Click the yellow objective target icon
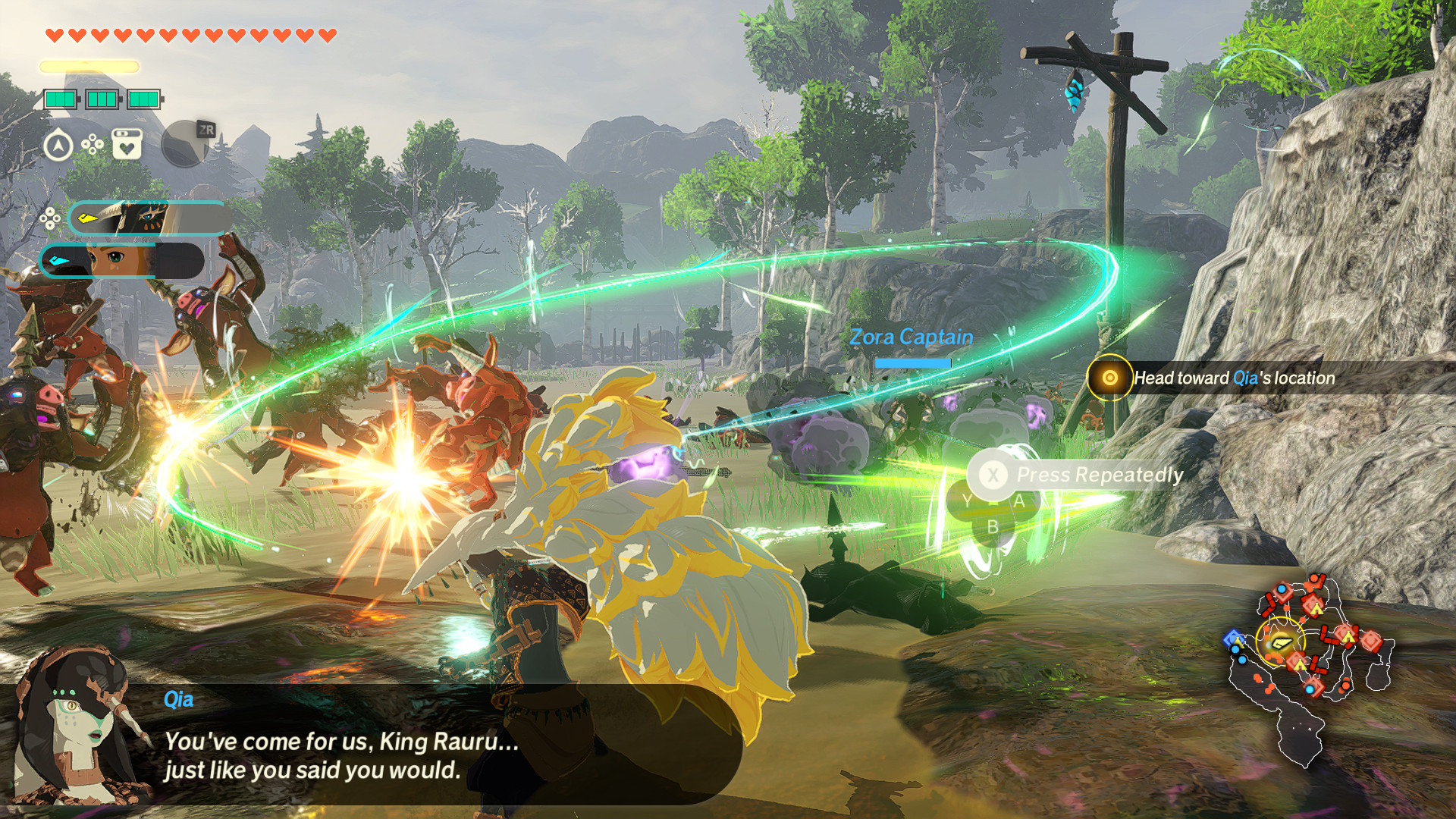This screenshot has width=1456, height=819. click(x=1109, y=377)
